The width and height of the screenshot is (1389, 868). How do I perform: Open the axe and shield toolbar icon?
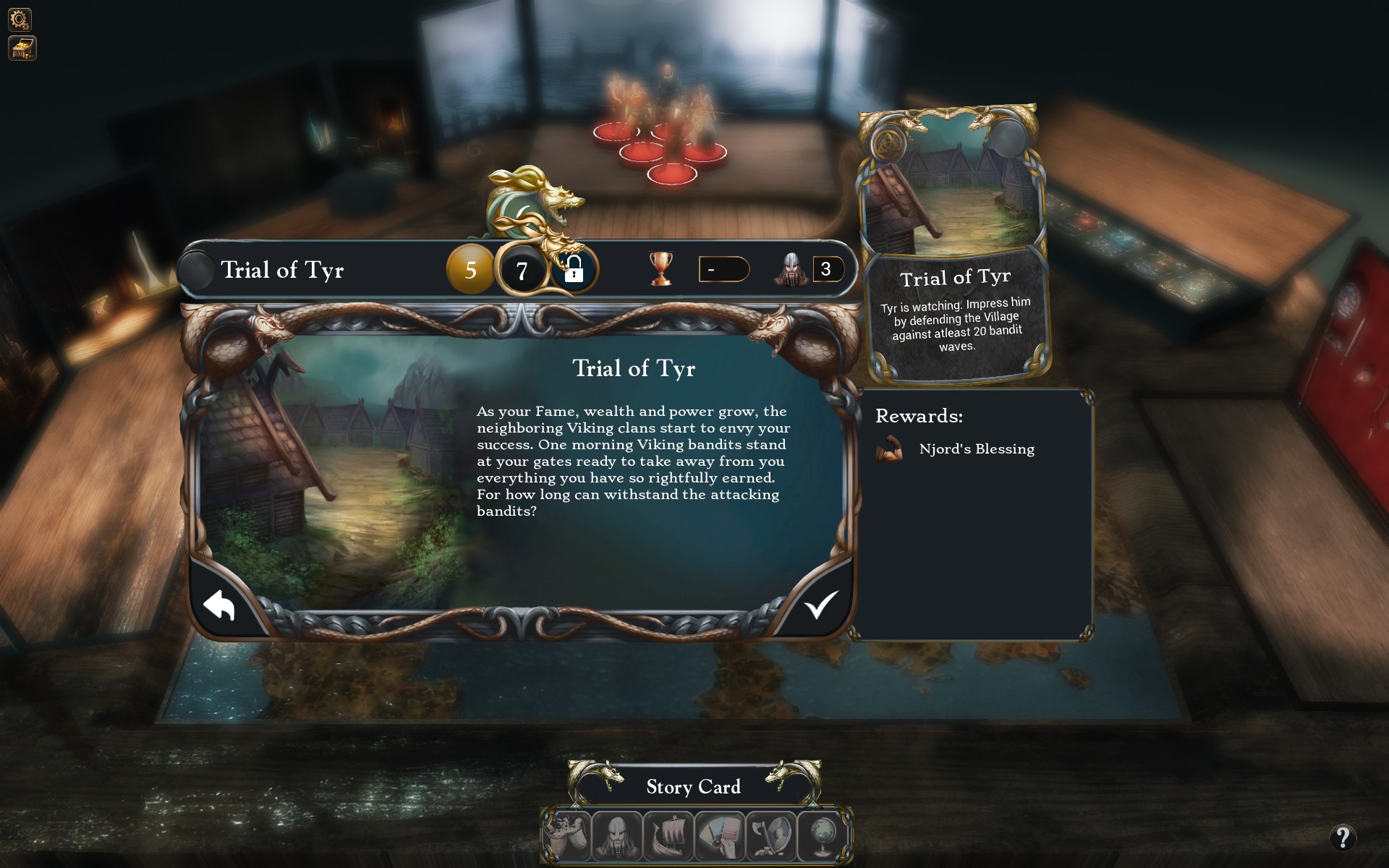click(771, 835)
